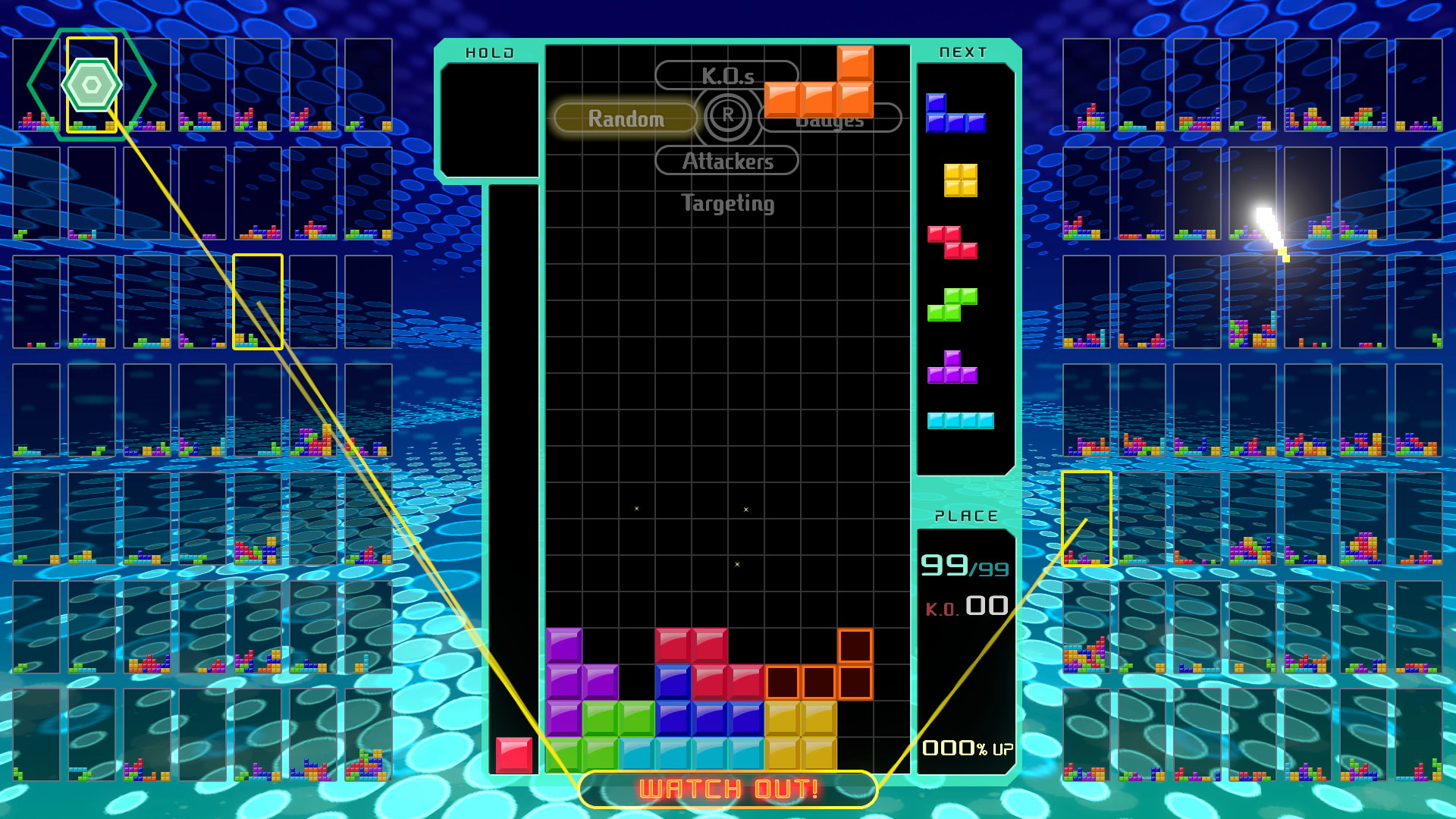This screenshot has width=1456, height=819.
Task: Choose the Random targeting option
Action: (626, 118)
